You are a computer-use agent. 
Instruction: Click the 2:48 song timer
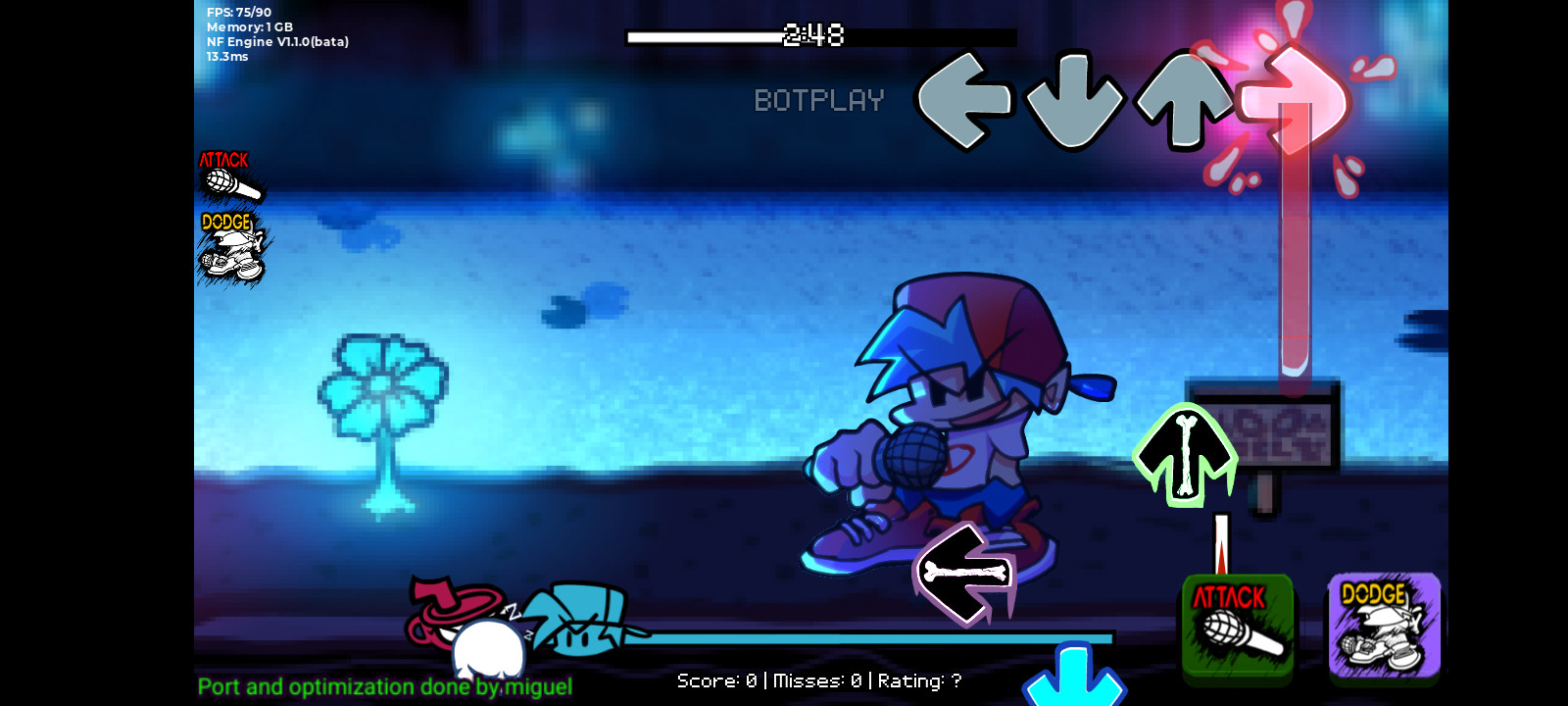[x=813, y=37]
